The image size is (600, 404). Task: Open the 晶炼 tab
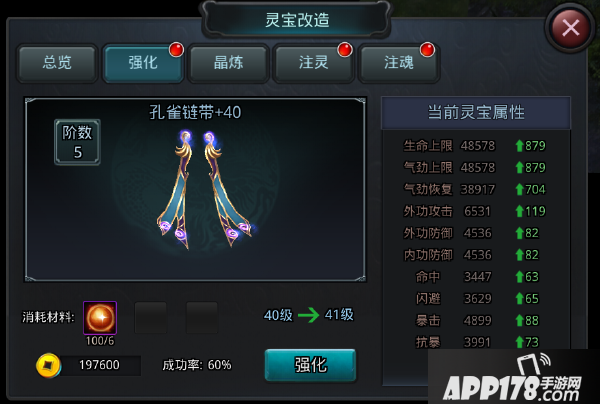(228, 64)
